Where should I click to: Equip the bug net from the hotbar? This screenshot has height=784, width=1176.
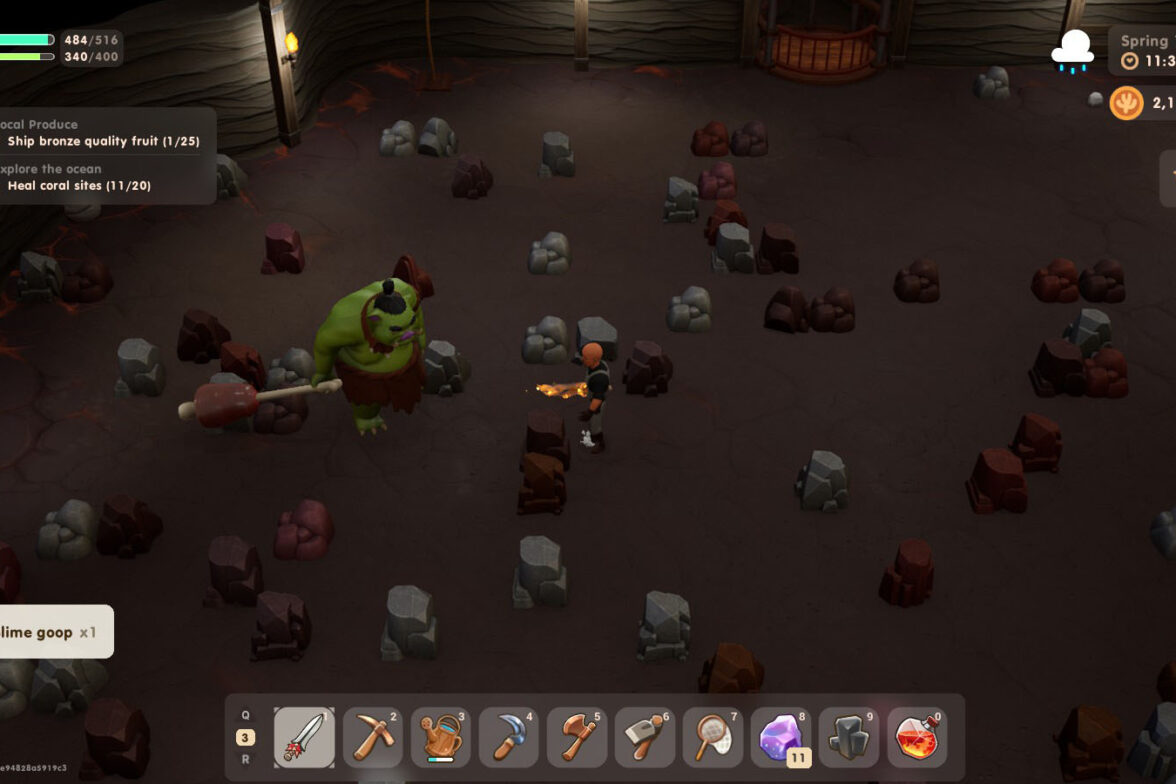[712, 738]
